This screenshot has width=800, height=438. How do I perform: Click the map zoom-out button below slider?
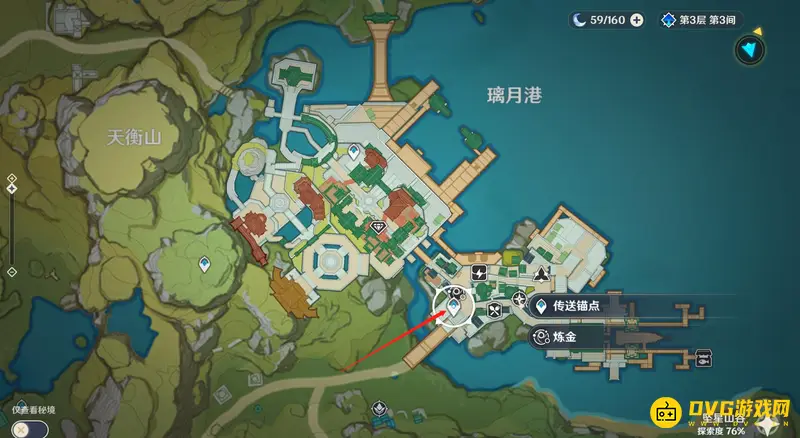coord(11,271)
